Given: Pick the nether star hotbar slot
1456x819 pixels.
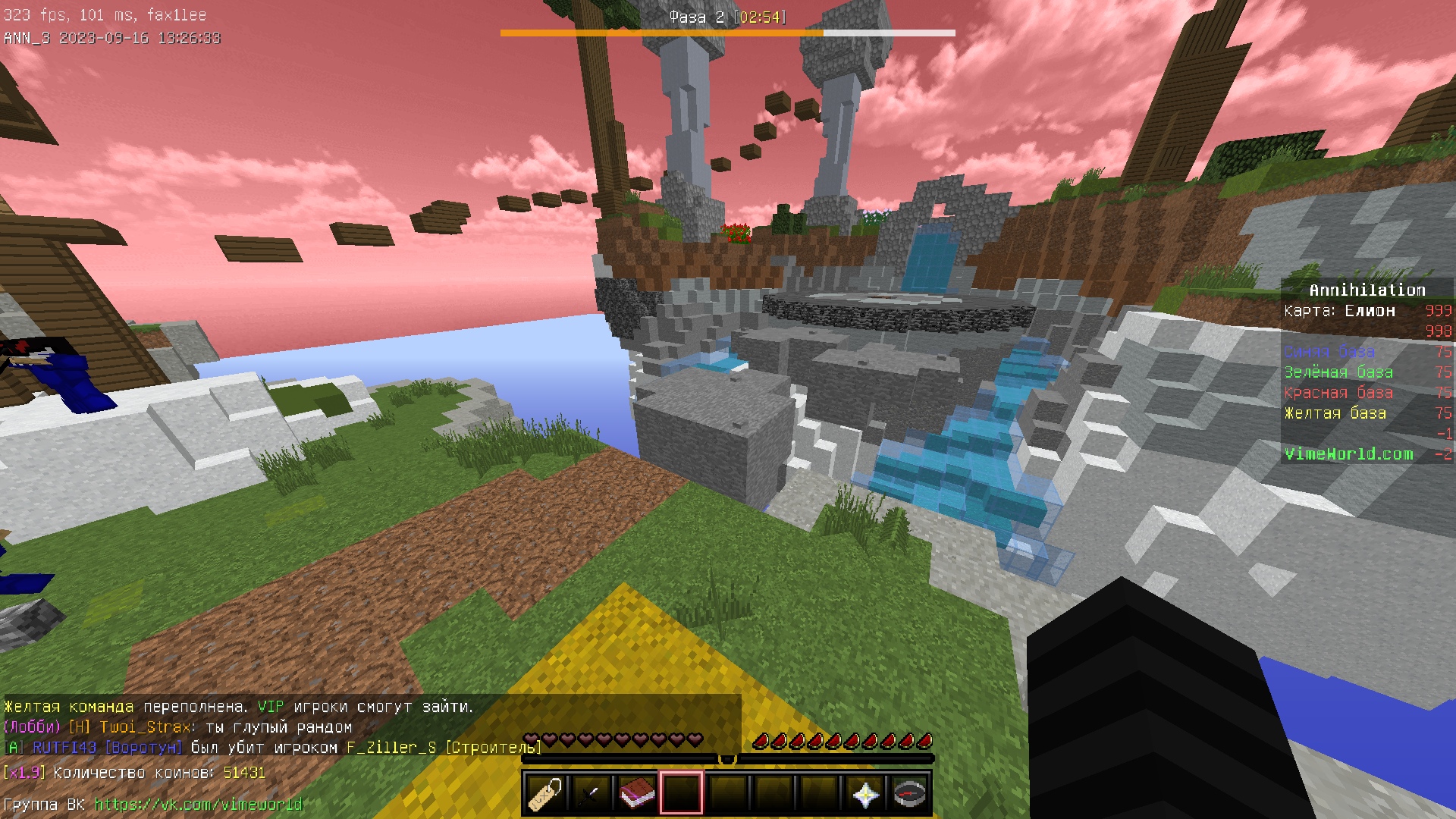Looking at the screenshot, I should [x=864, y=794].
